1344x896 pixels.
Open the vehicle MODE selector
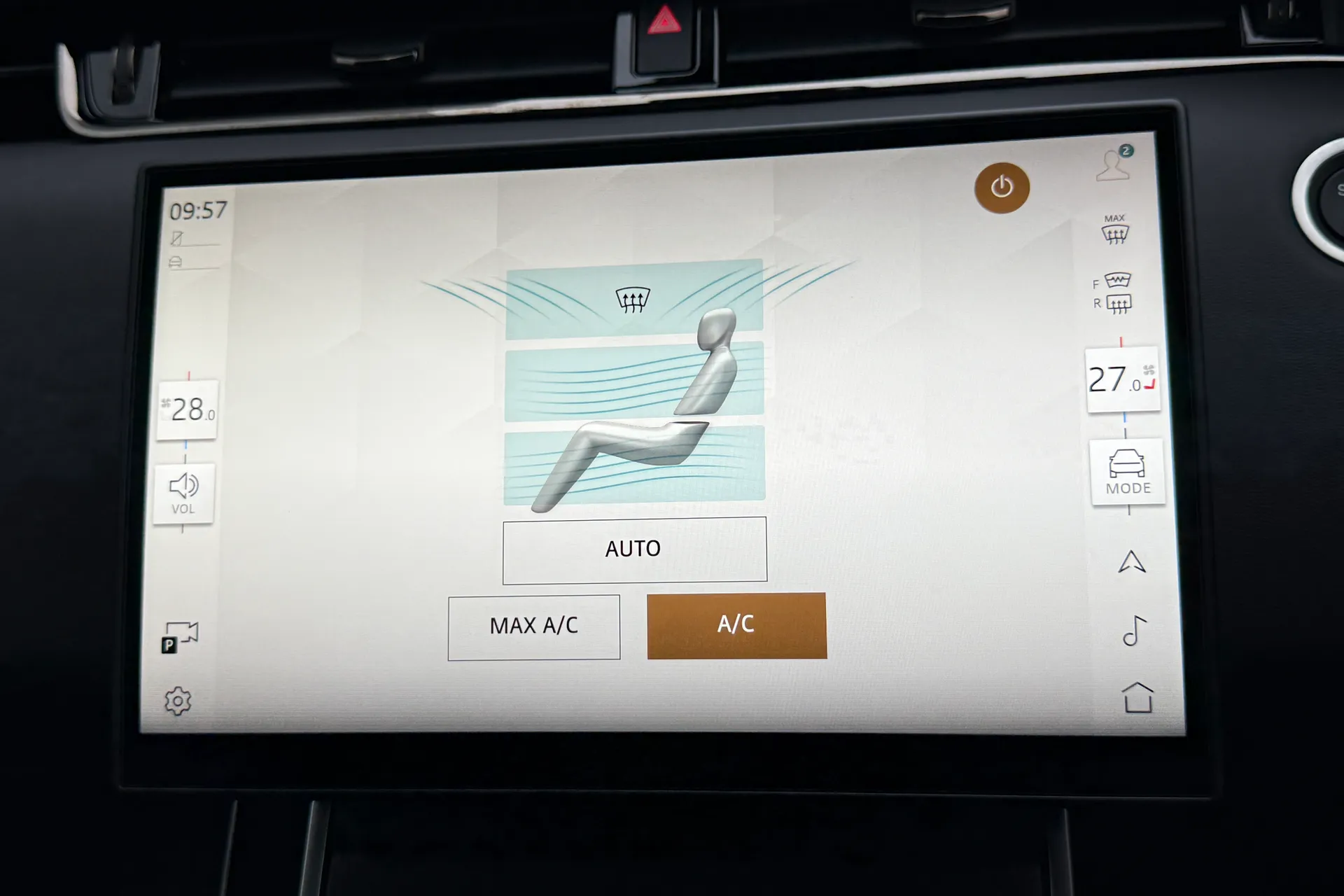coord(1127,472)
